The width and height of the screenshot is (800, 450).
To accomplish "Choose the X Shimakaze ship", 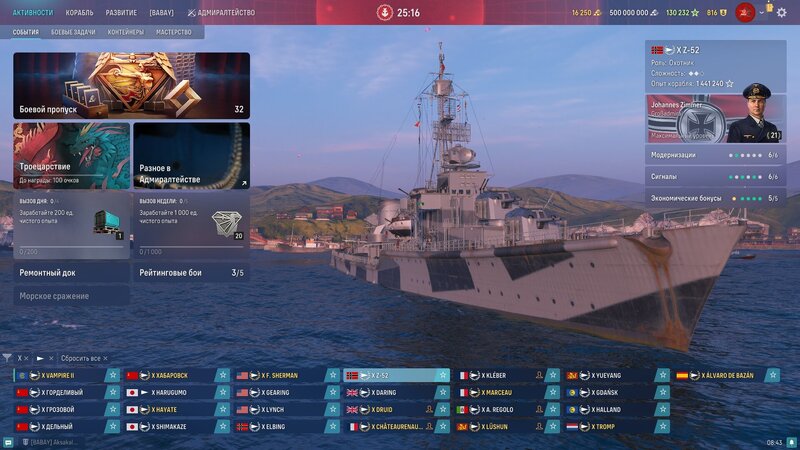I will [x=176, y=427].
